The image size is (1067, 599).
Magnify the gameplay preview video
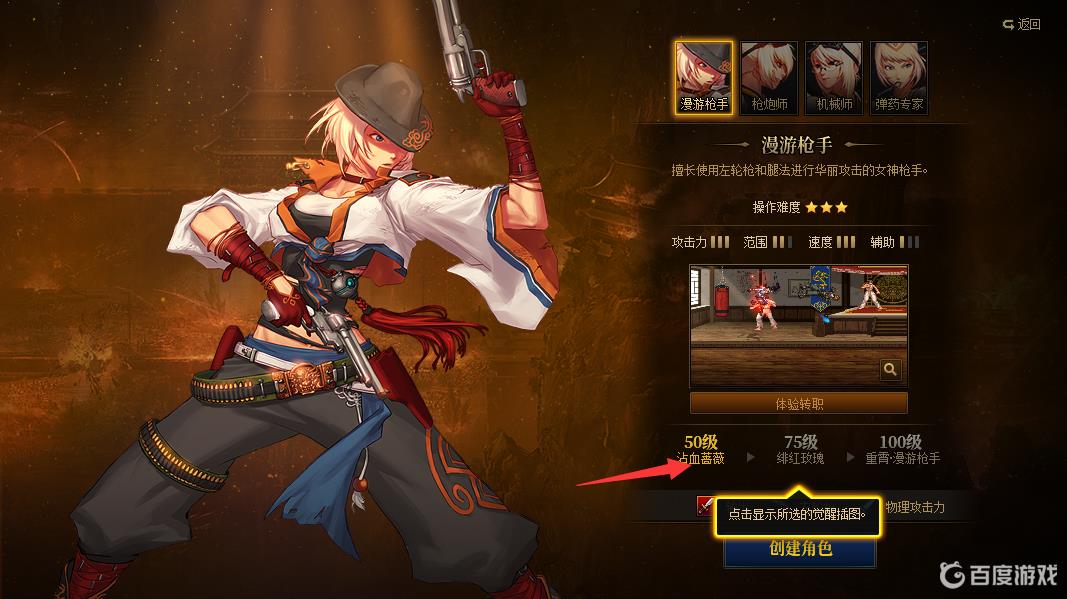click(x=890, y=370)
